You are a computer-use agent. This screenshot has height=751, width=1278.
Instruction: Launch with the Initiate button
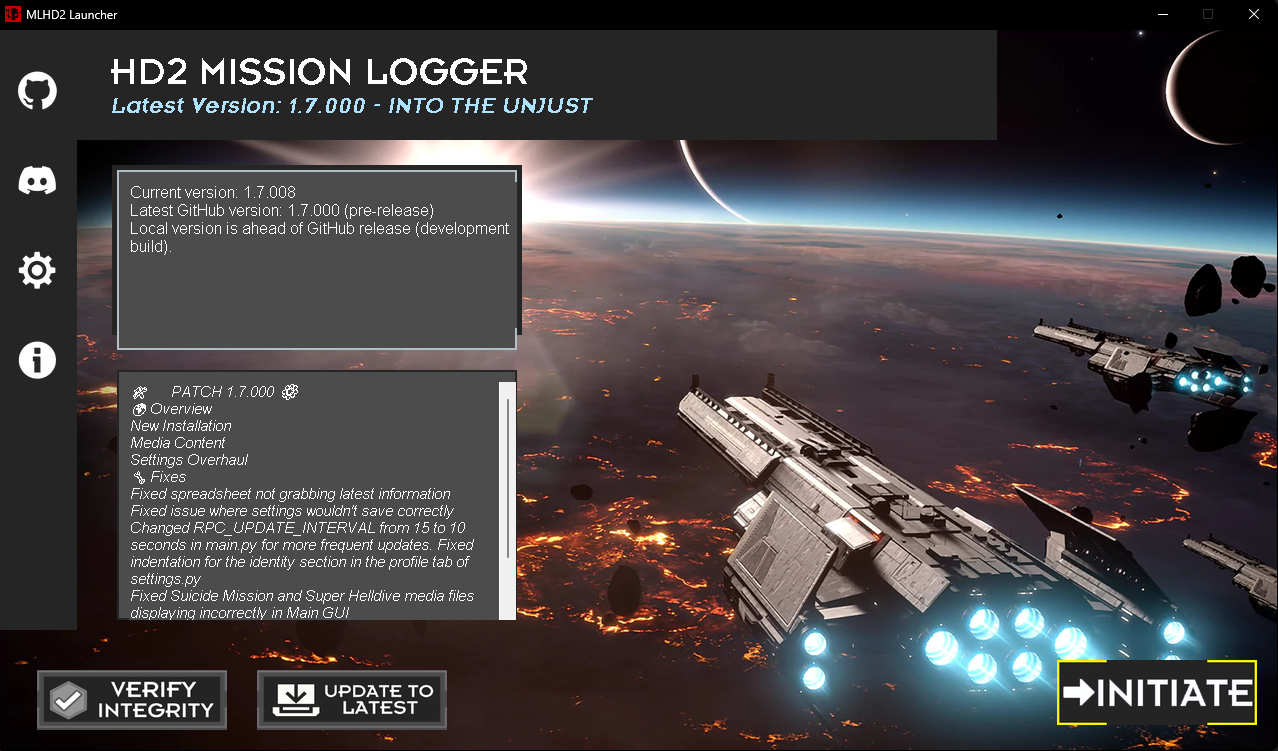tap(1157, 692)
